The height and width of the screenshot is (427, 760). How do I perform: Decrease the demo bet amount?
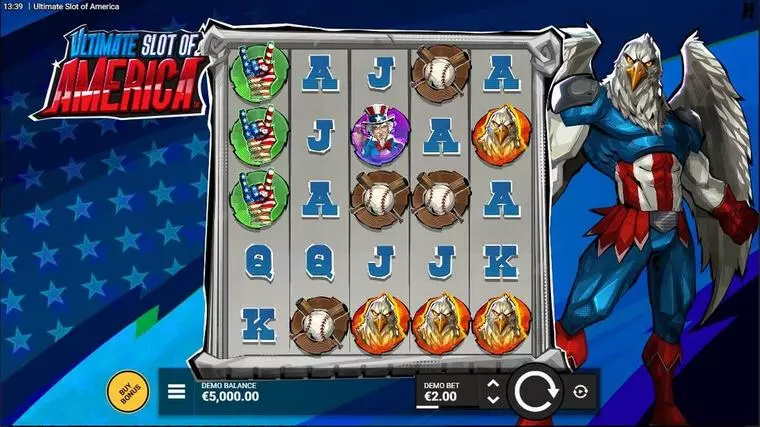click(492, 399)
